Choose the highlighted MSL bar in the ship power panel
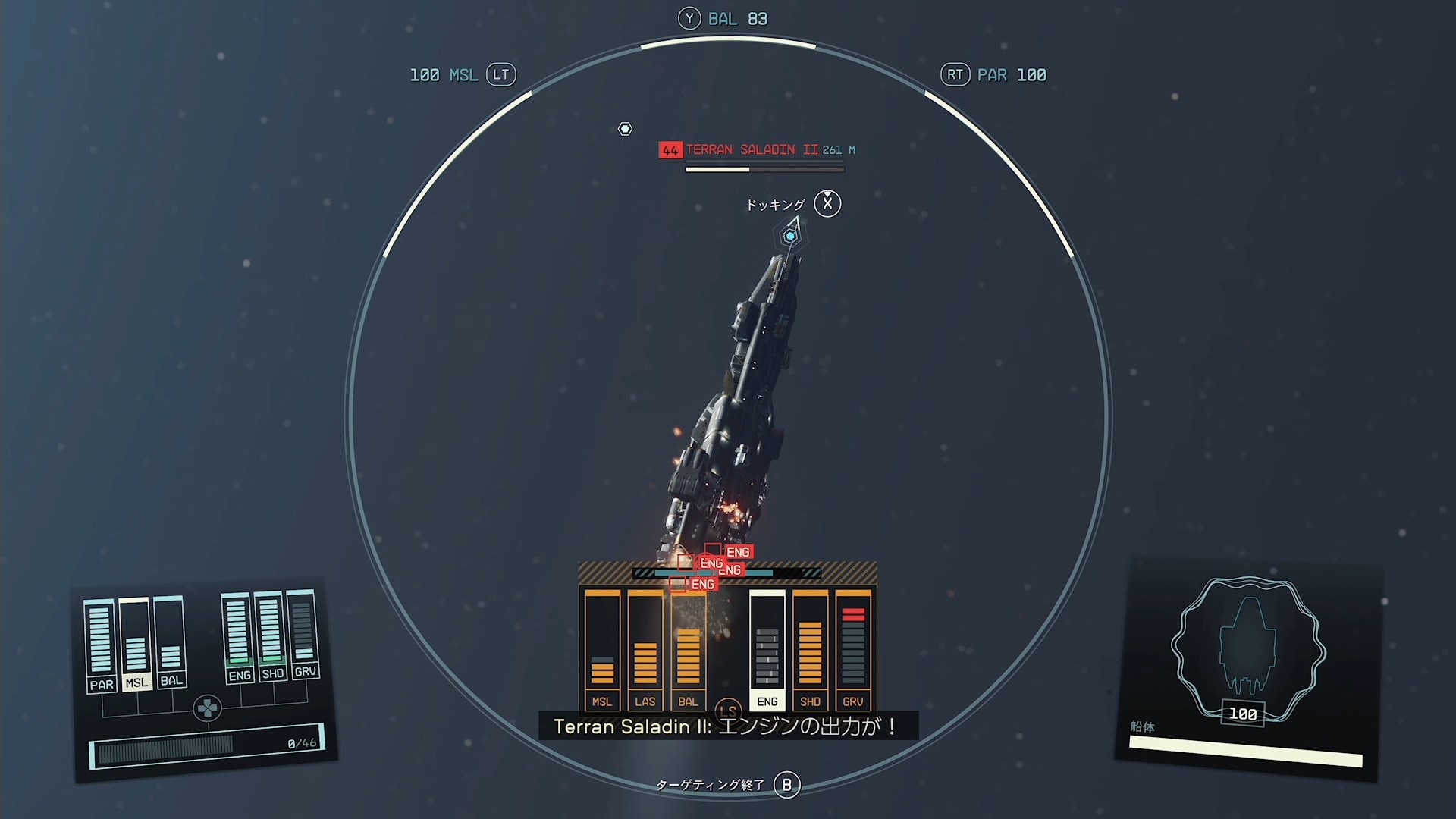Image resolution: width=1456 pixels, height=819 pixels. [x=136, y=644]
